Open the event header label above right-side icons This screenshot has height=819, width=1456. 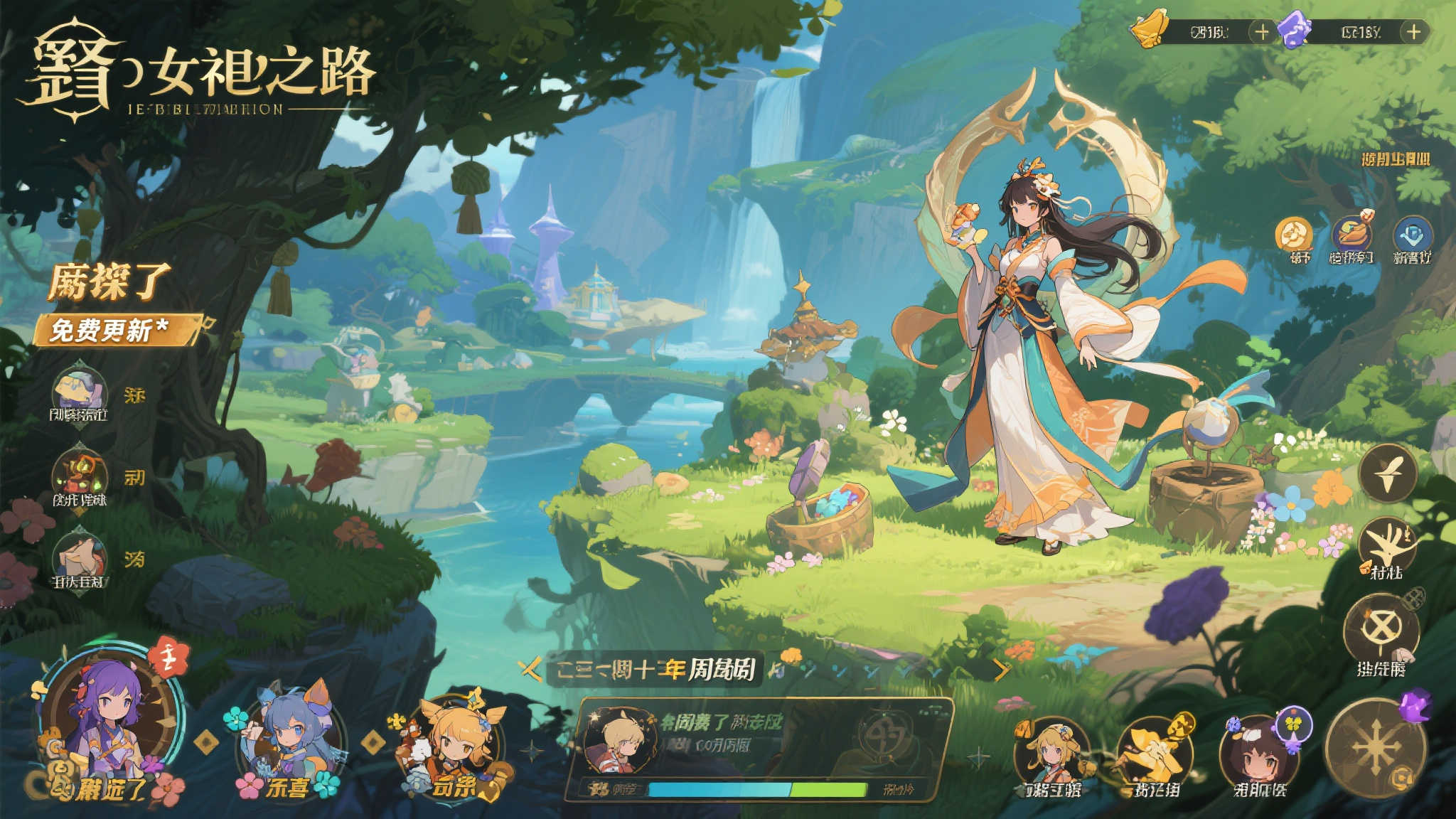pyautogui.click(x=1396, y=159)
